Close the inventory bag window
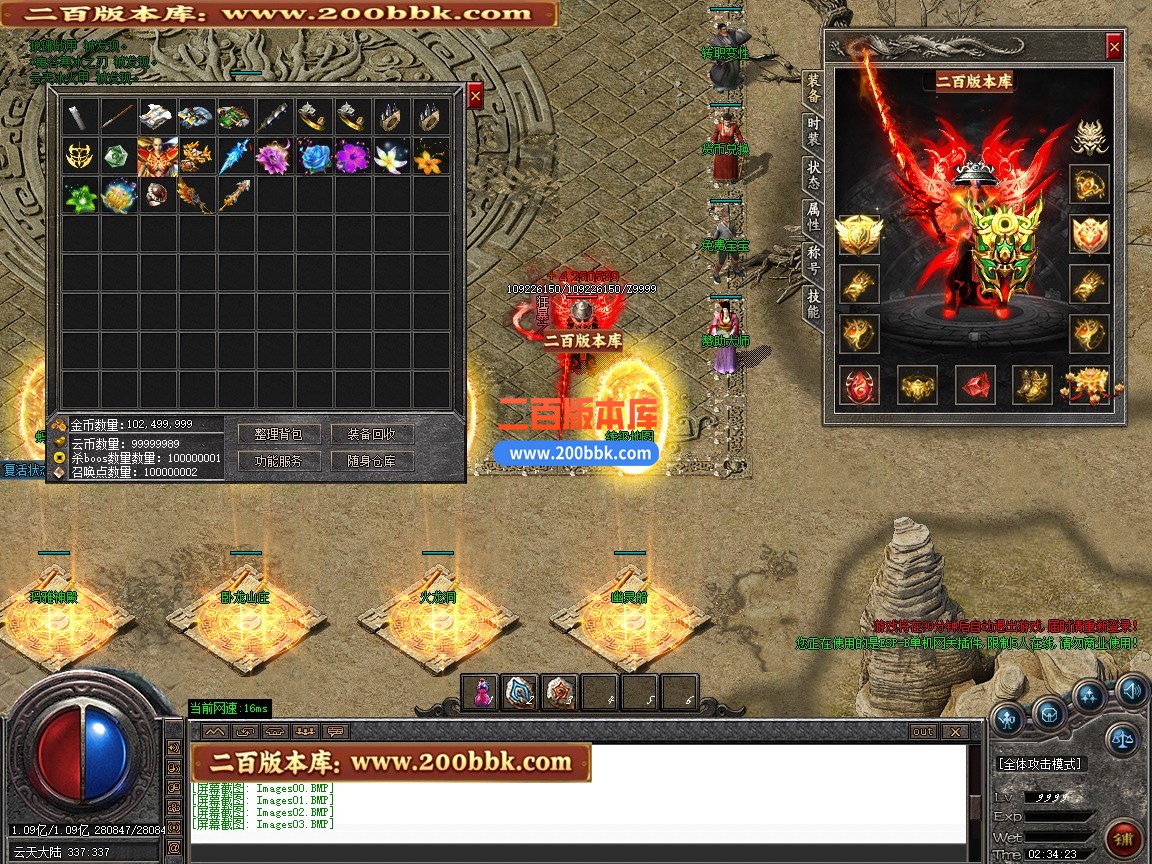The height and width of the screenshot is (864, 1152). [x=475, y=95]
